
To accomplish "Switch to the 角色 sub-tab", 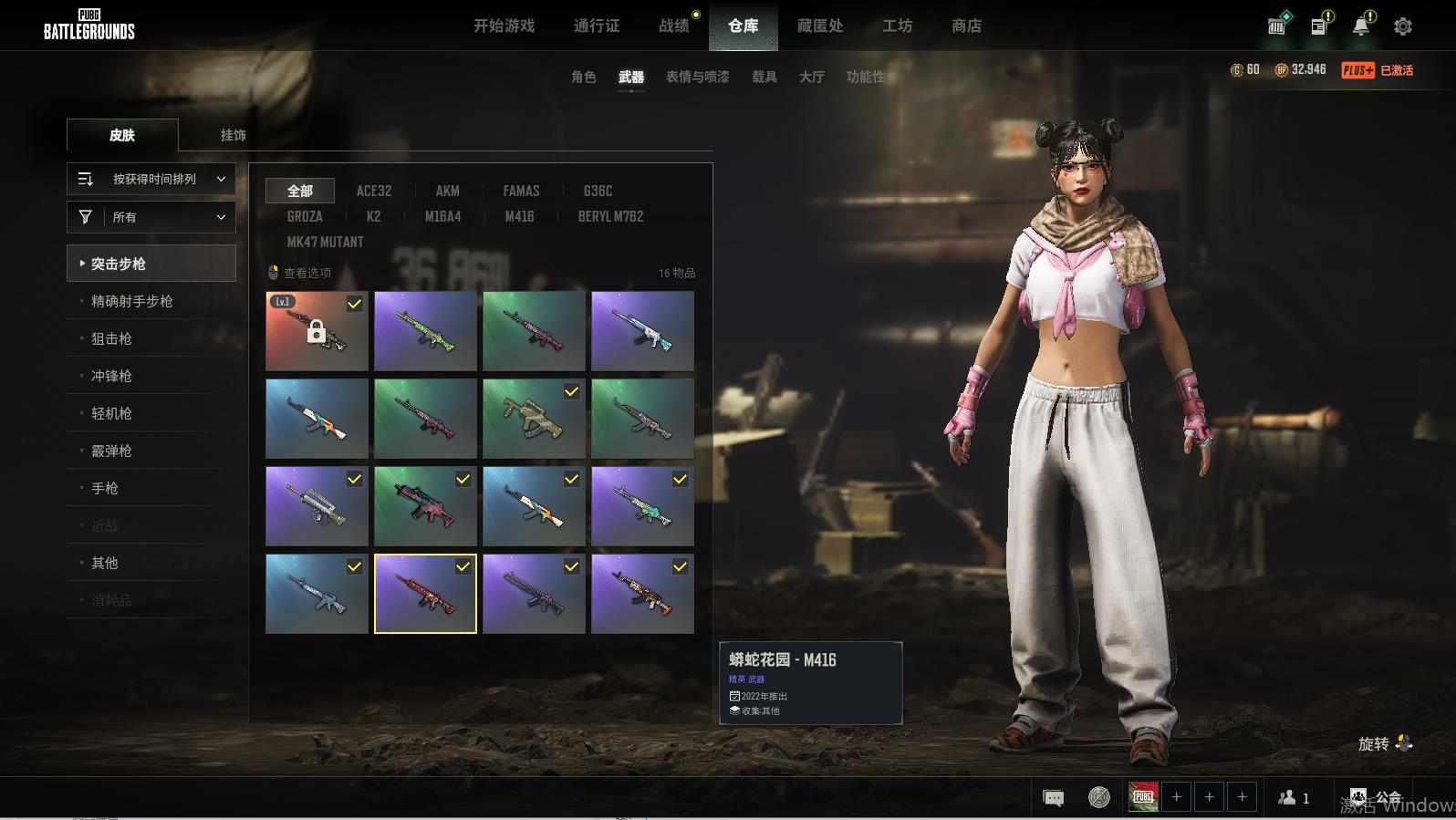I will tap(583, 77).
